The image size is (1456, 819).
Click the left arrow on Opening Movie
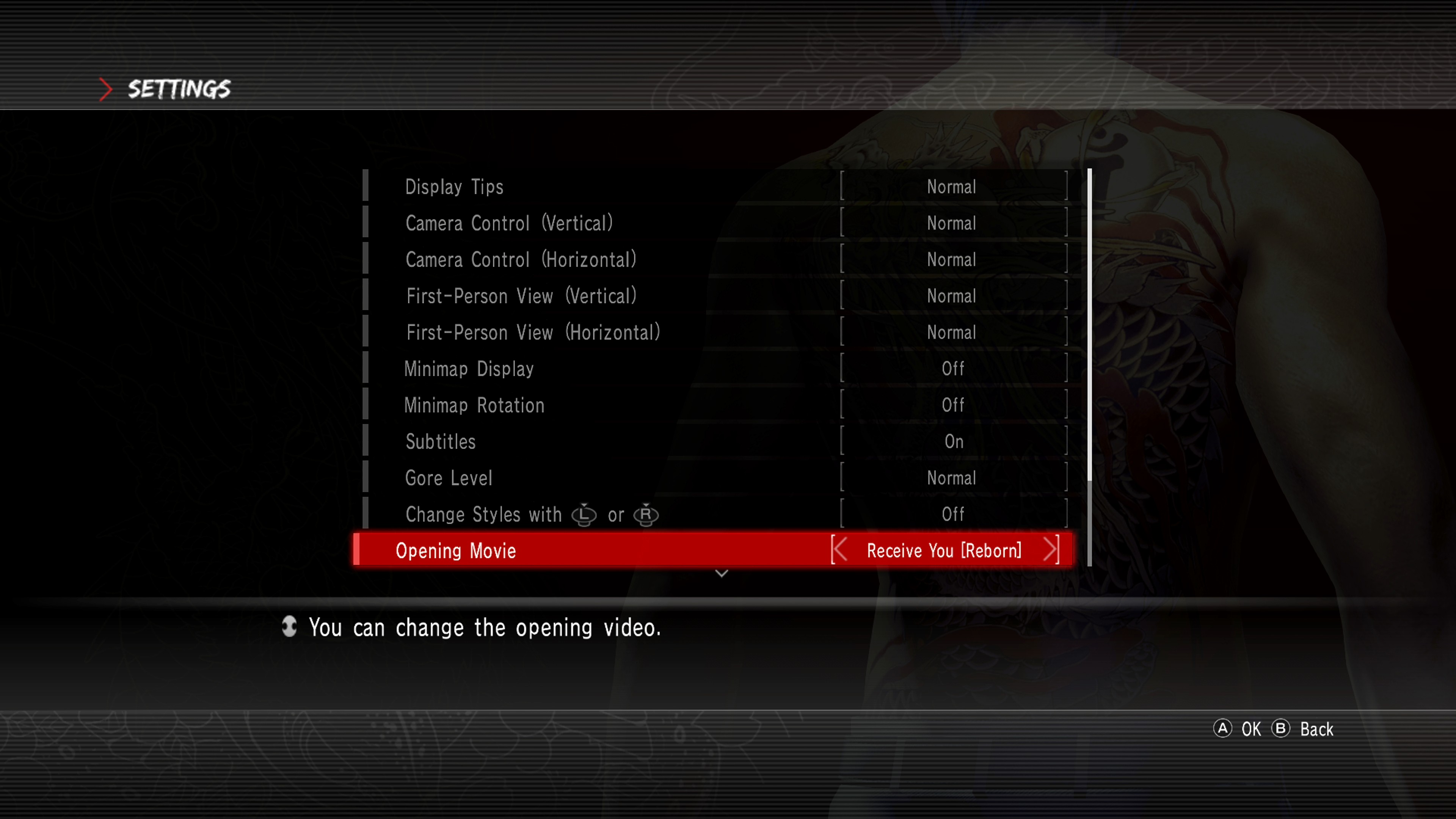pyautogui.click(x=840, y=550)
